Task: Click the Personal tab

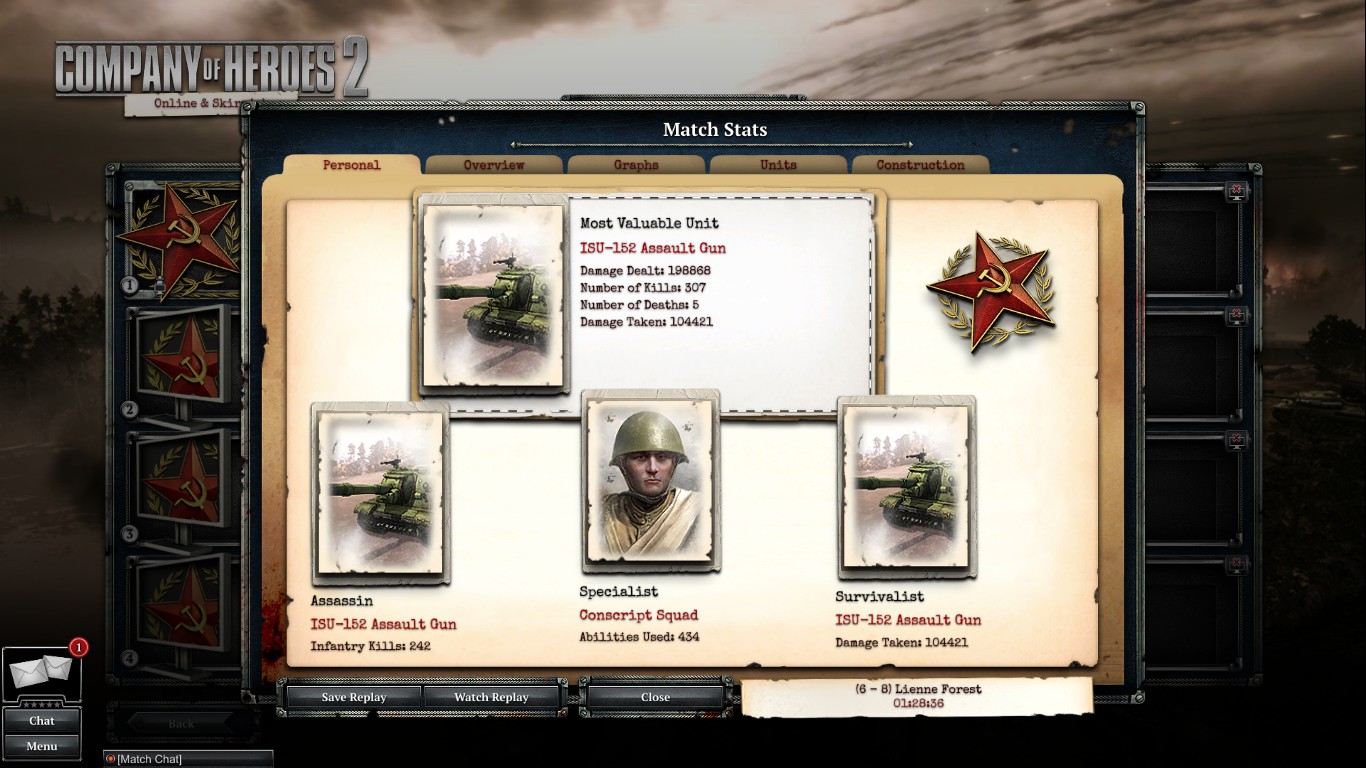Action: [x=352, y=165]
